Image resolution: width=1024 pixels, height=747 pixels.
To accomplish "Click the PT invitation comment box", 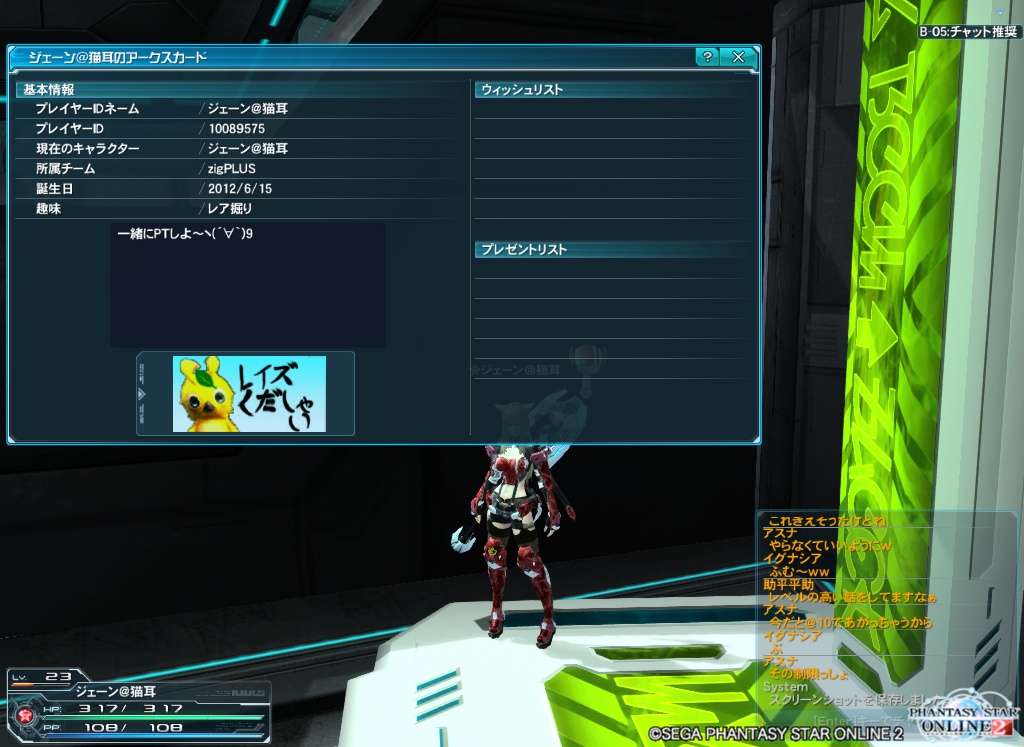I will (x=248, y=284).
